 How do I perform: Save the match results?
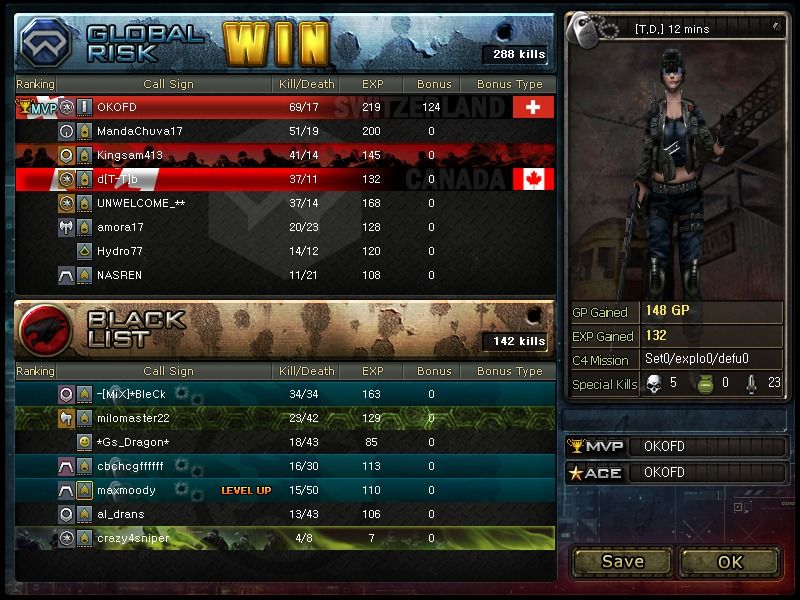pyautogui.click(x=622, y=561)
